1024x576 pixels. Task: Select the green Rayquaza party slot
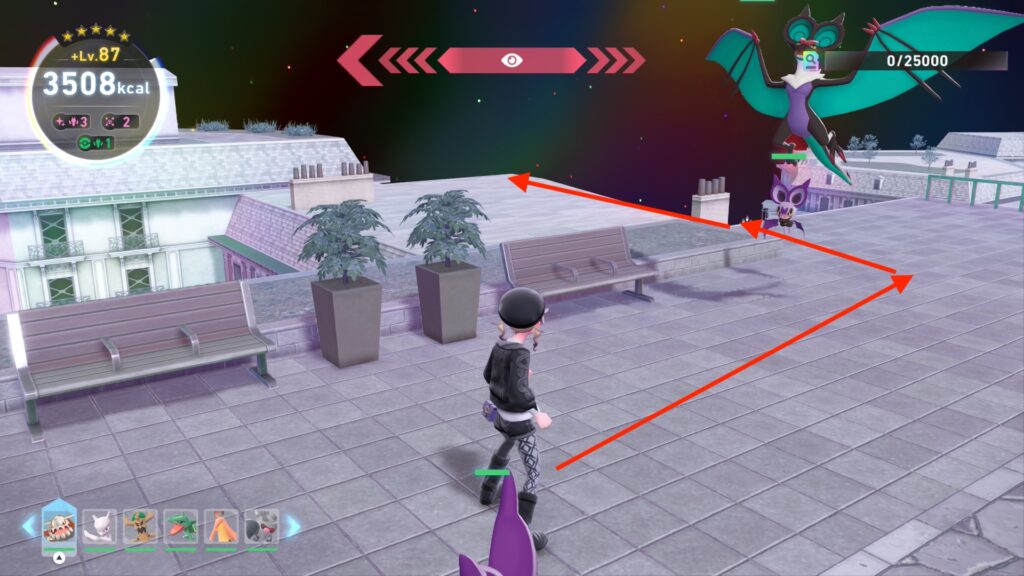click(x=181, y=527)
